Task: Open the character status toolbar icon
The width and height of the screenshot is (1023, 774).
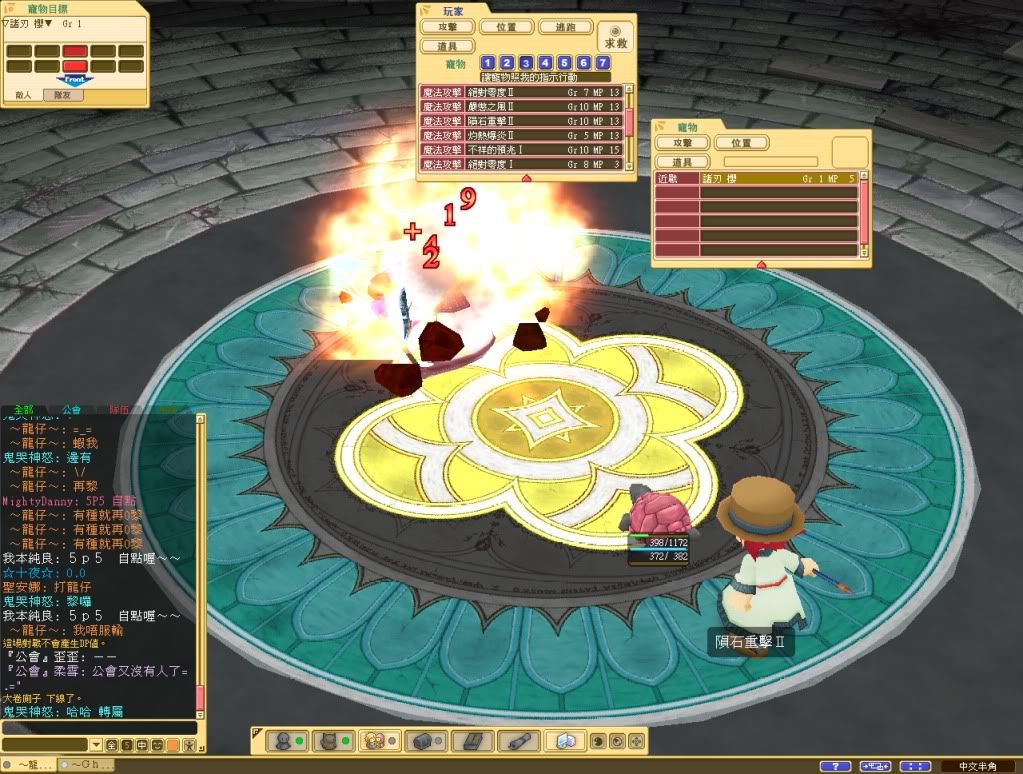Action: coord(284,741)
